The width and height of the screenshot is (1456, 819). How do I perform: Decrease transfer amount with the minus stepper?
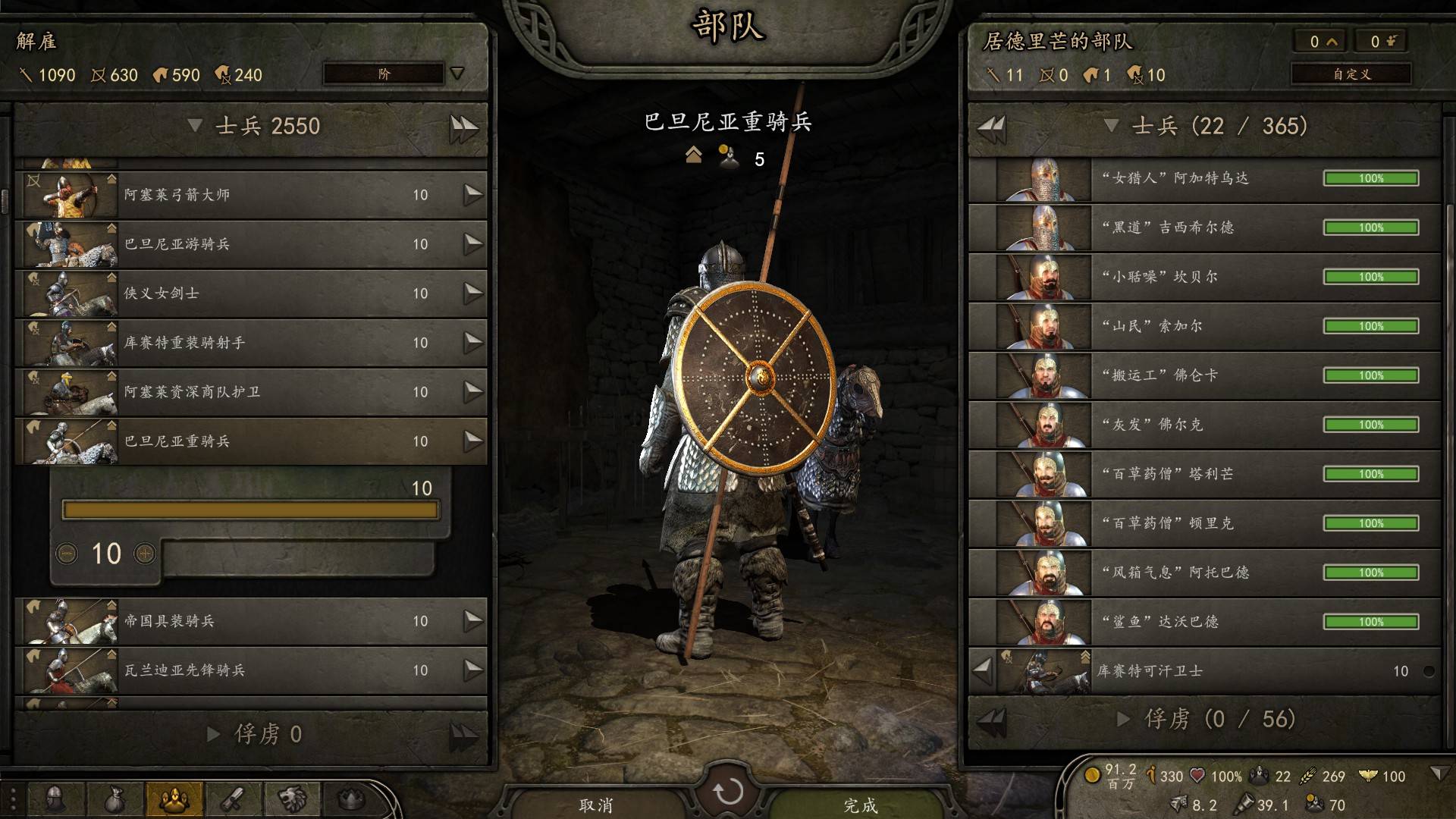click(x=67, y=554)
